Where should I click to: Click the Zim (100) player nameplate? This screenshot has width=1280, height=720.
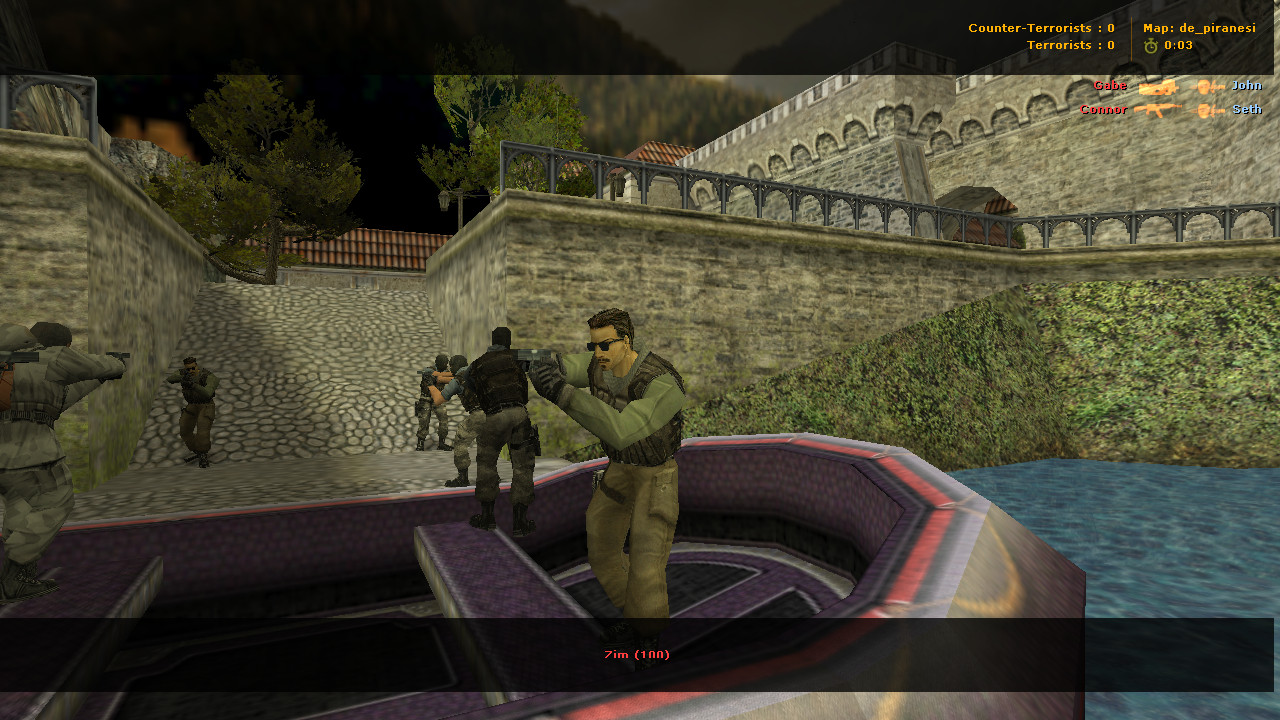point(634,654)
